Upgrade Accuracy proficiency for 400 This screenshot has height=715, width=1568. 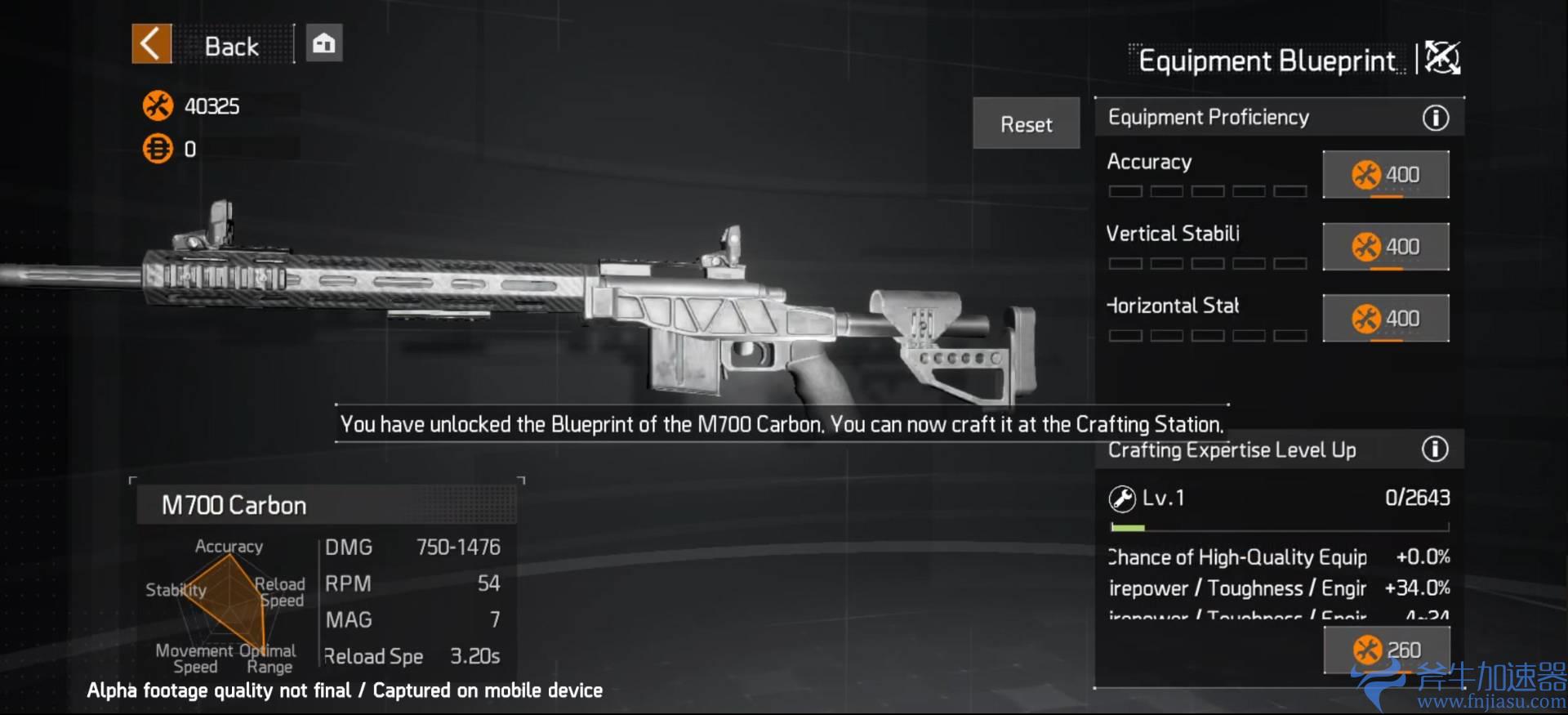pyautogui.click(x=1385, y=174)
